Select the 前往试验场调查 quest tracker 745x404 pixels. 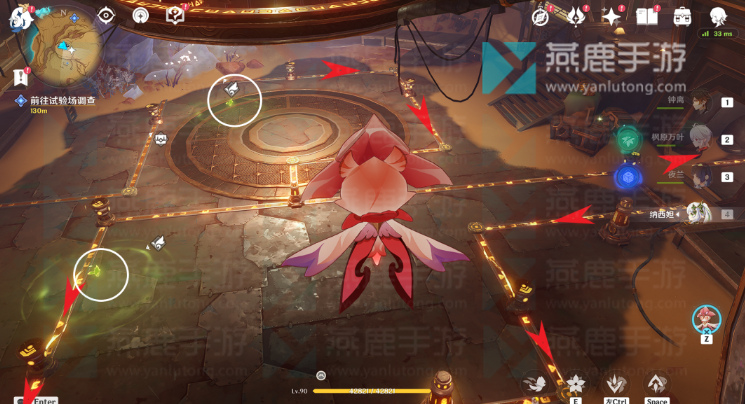pos(60,101)
